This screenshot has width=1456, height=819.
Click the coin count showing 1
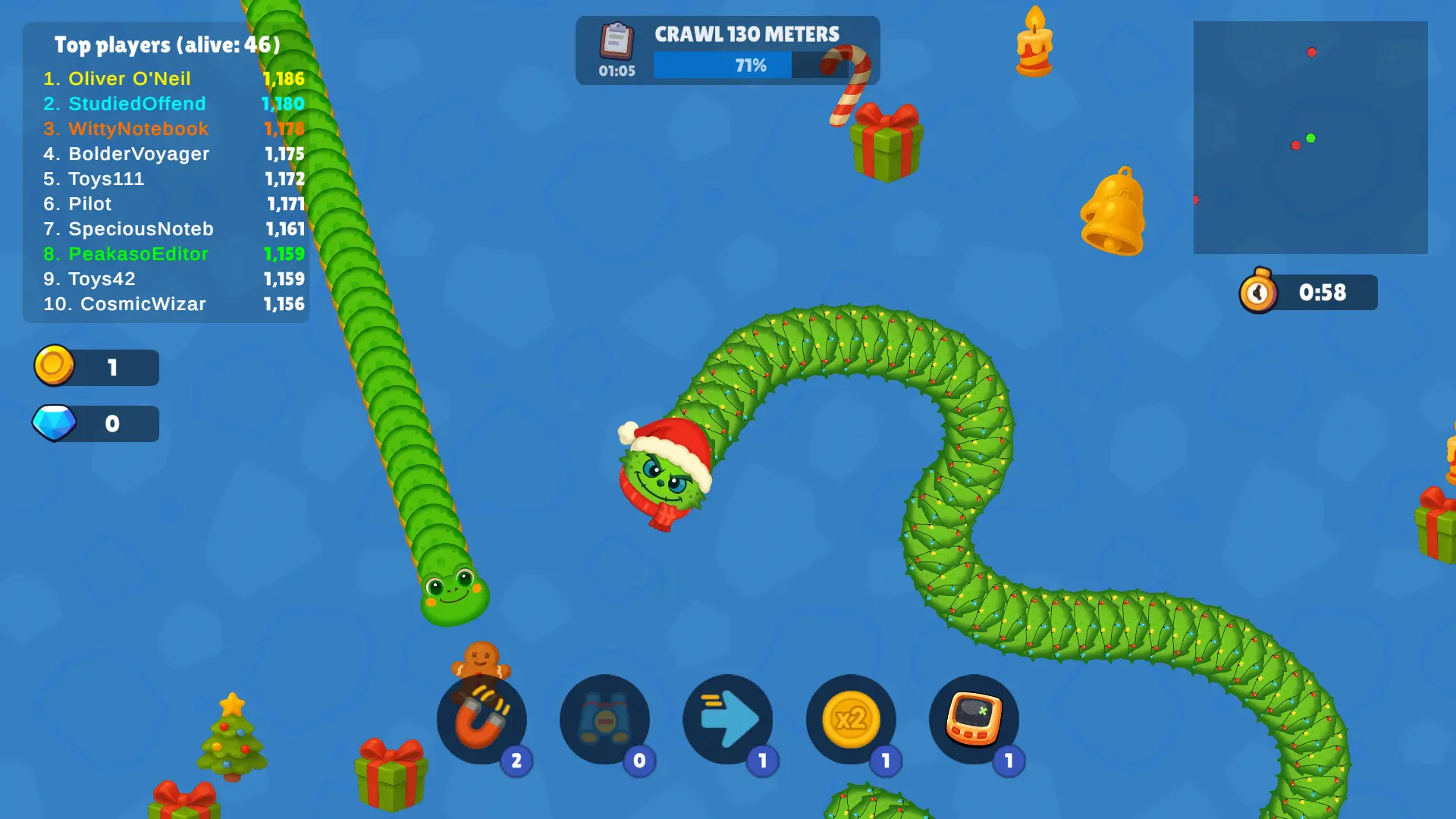(x=112, y=366)
